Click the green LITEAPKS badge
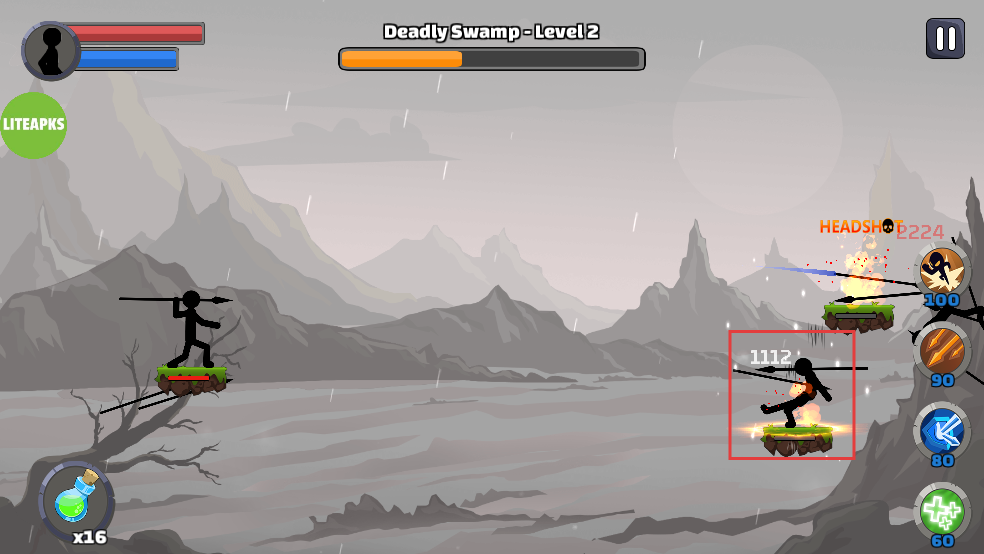This screenshot has height=554, width=984. point(33,125)
